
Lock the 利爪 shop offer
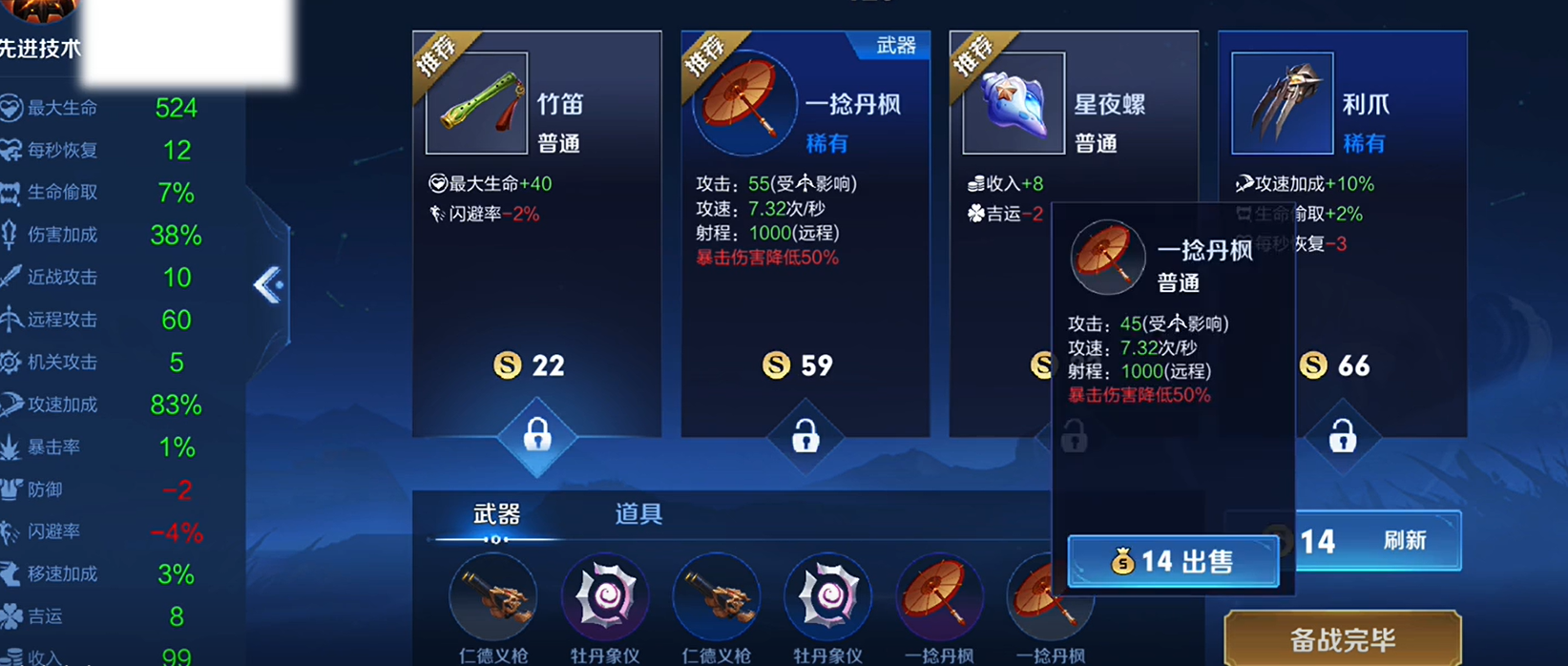click(x=1342, y=436)
